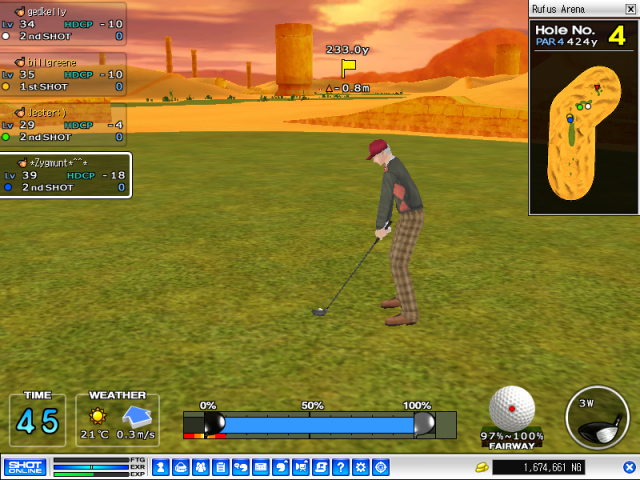
Task: Click the gold coins NG icon
Action: tap(482, 467)
